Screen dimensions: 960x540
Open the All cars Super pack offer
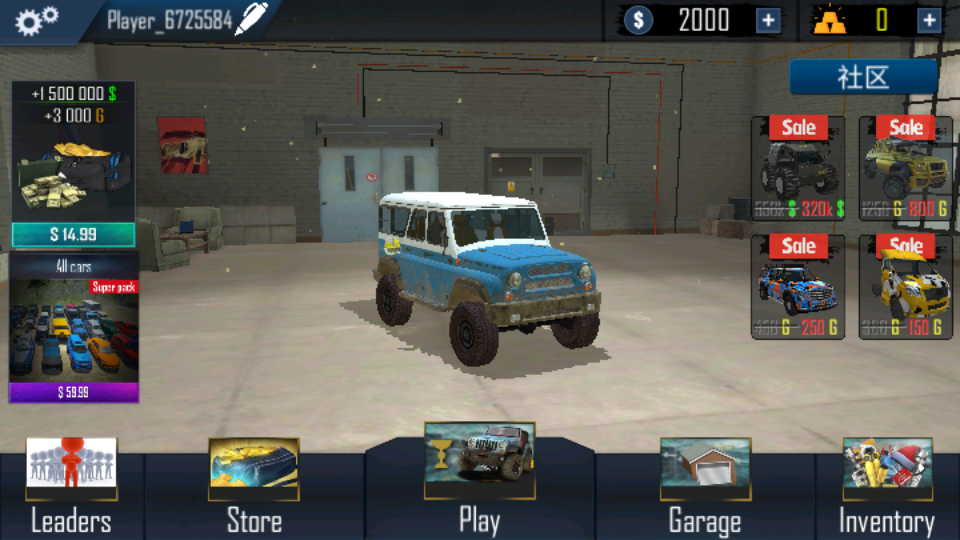73,327
